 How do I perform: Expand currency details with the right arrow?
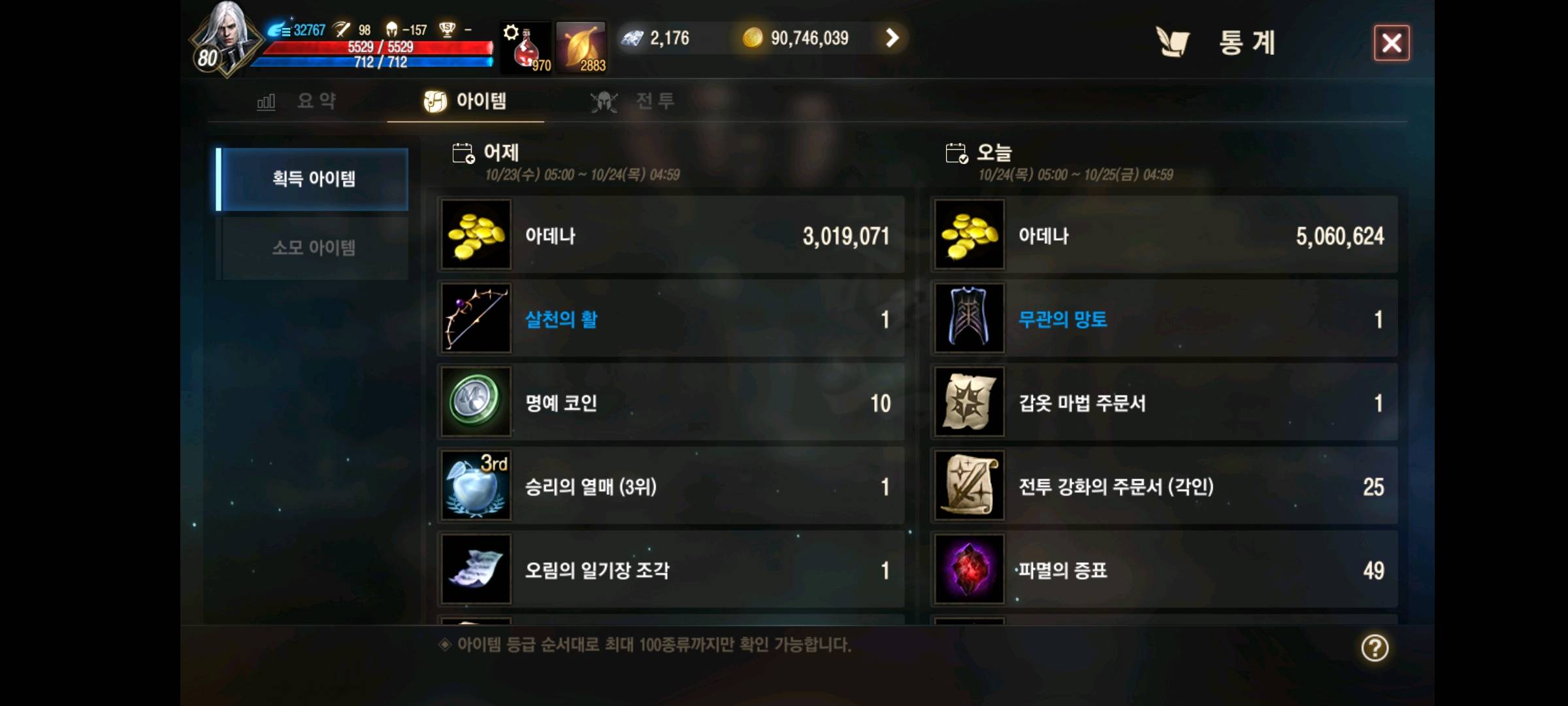[891, 38]
